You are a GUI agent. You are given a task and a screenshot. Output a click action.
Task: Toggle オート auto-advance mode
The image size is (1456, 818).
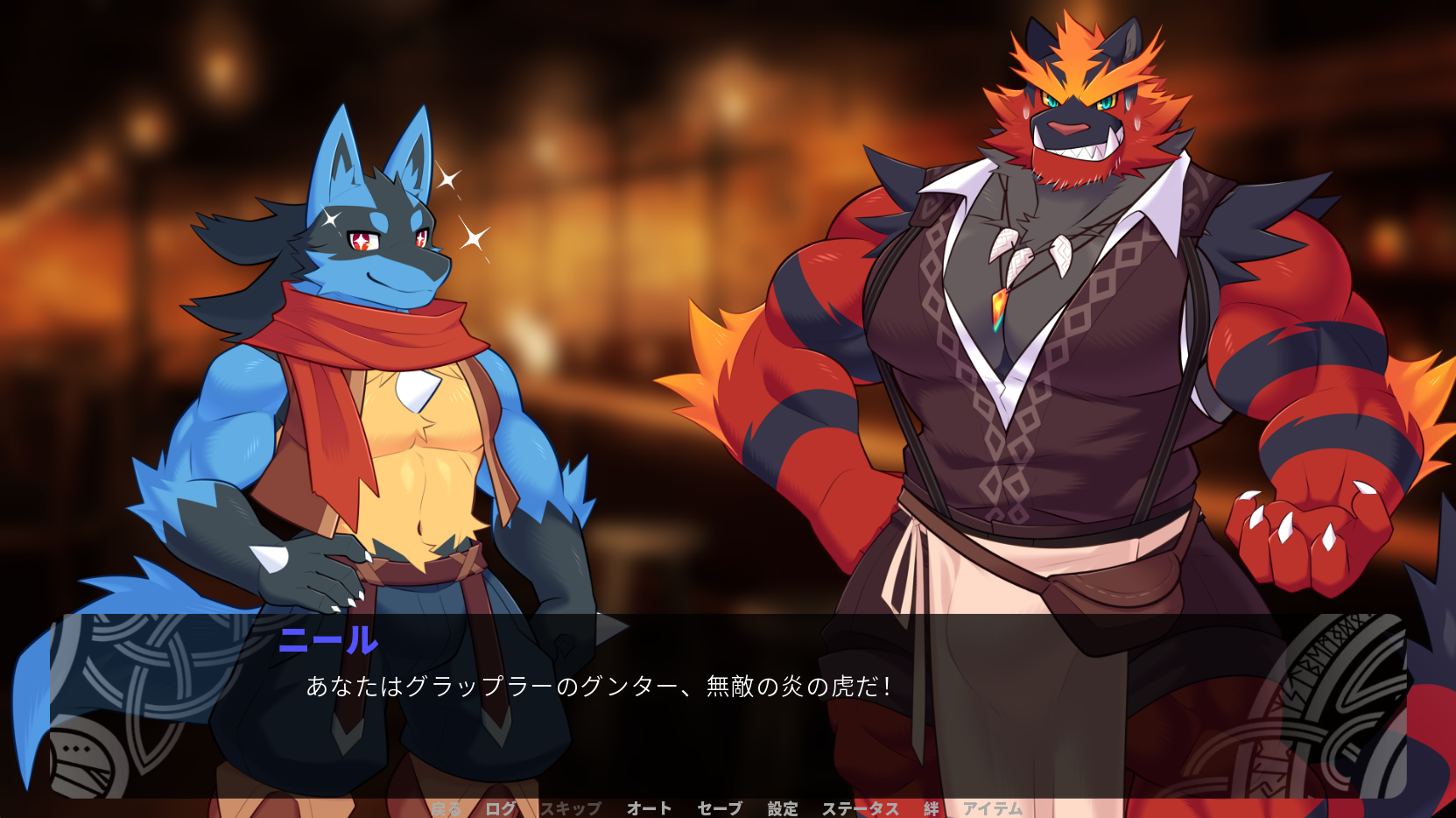(x=649, y=807)
